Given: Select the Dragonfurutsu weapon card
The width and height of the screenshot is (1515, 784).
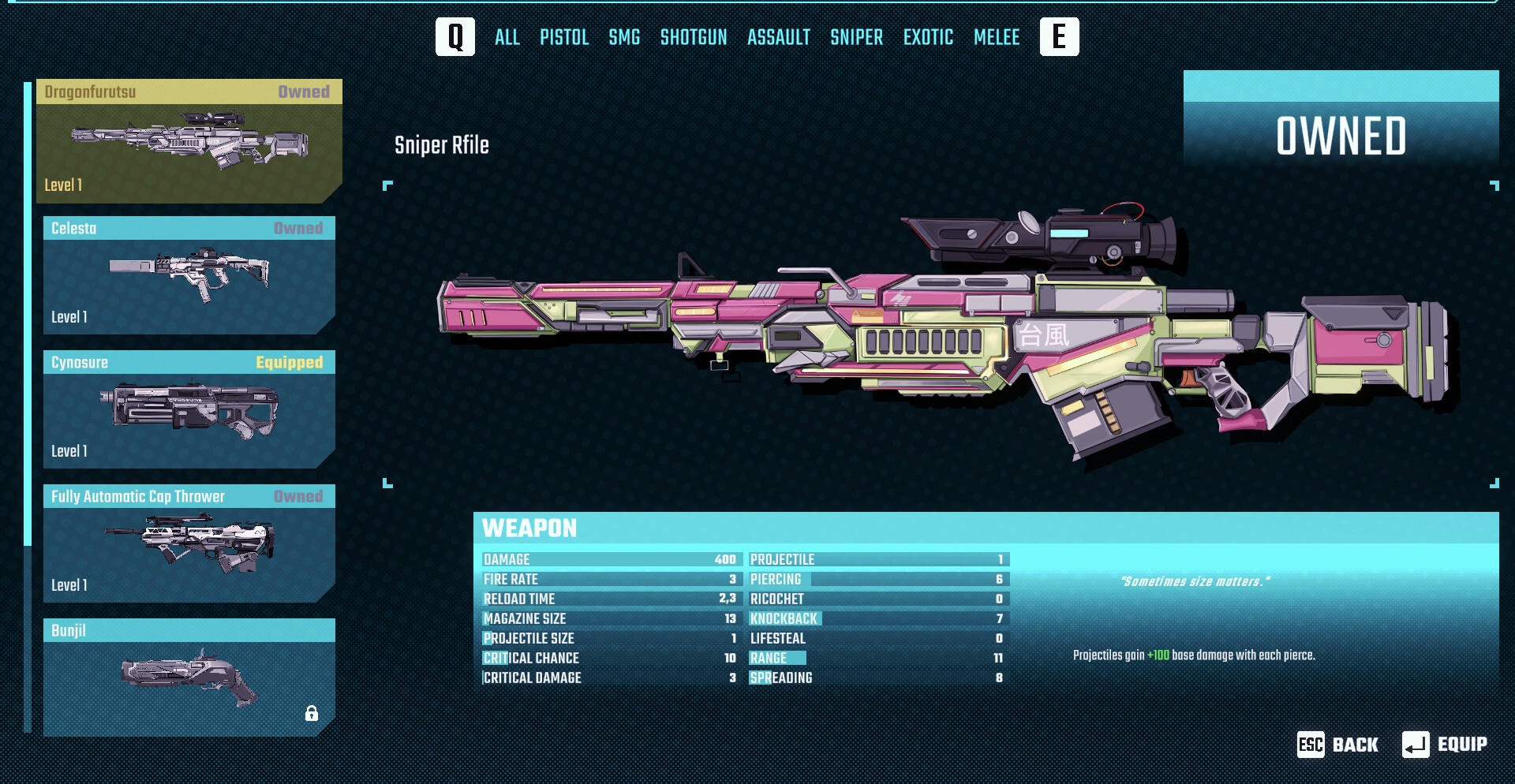Looking at the screenshot, I should [x=189, y=142].
